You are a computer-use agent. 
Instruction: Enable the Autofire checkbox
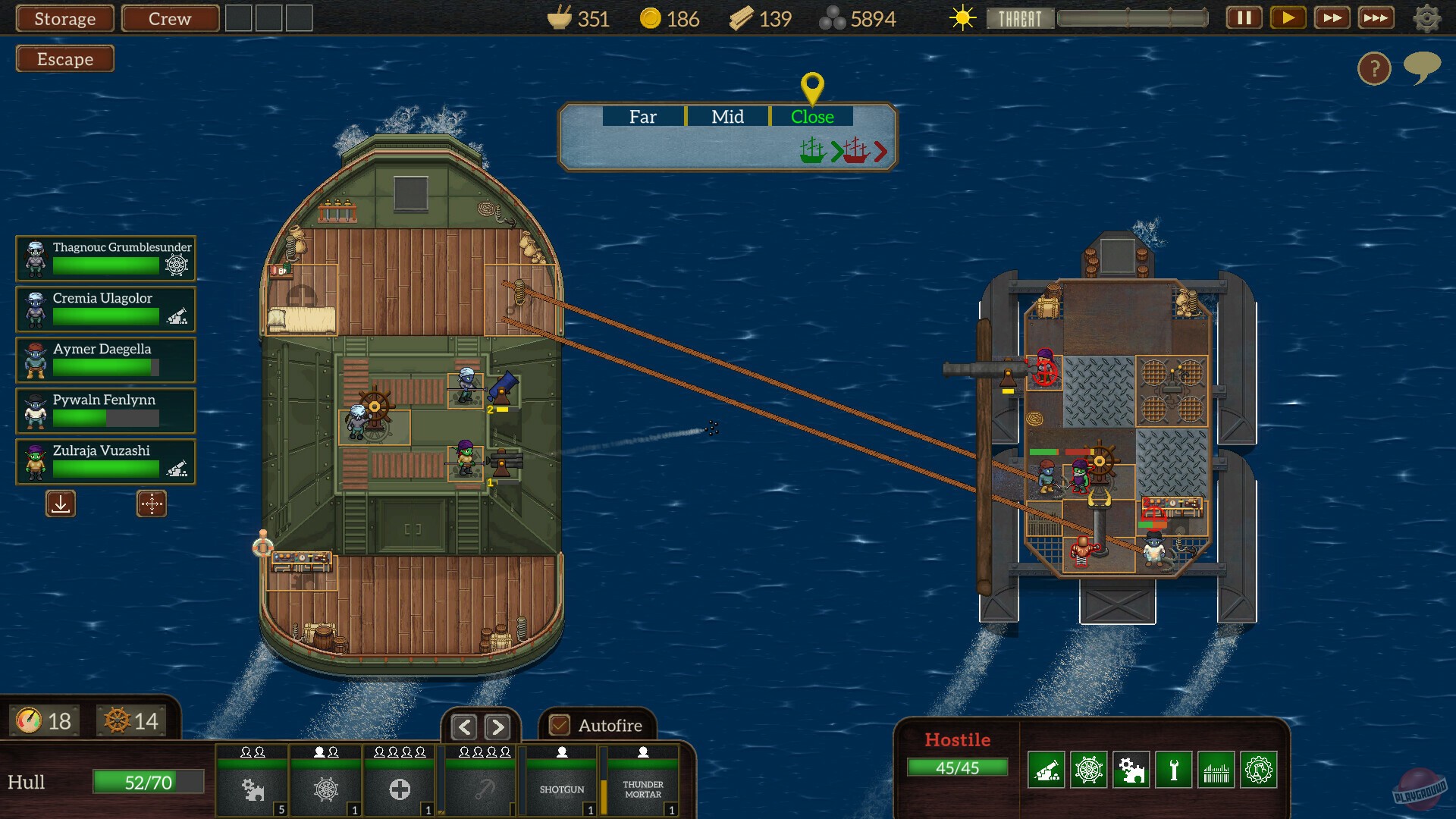coord(560,726)
